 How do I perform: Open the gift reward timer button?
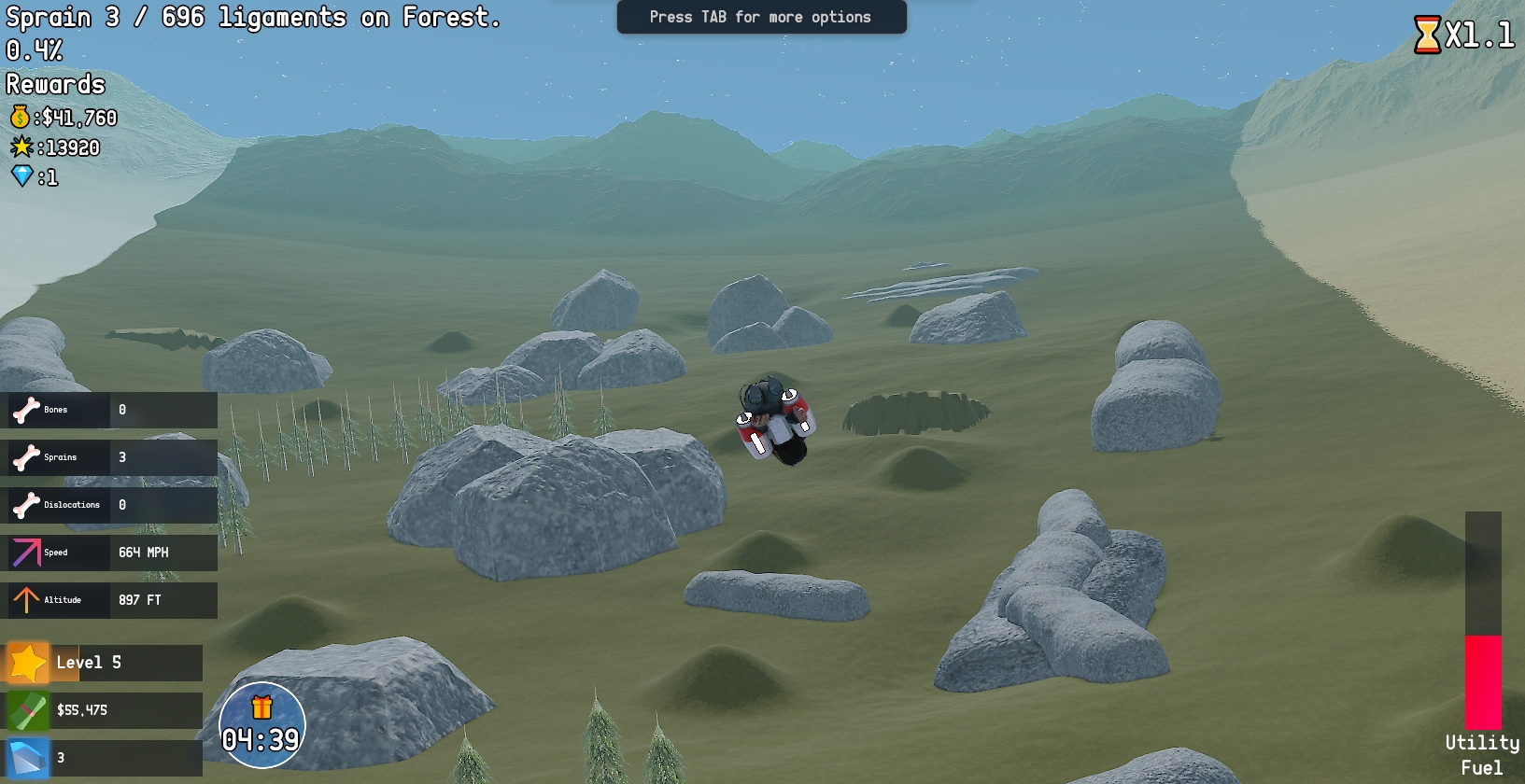coord(261,725)
